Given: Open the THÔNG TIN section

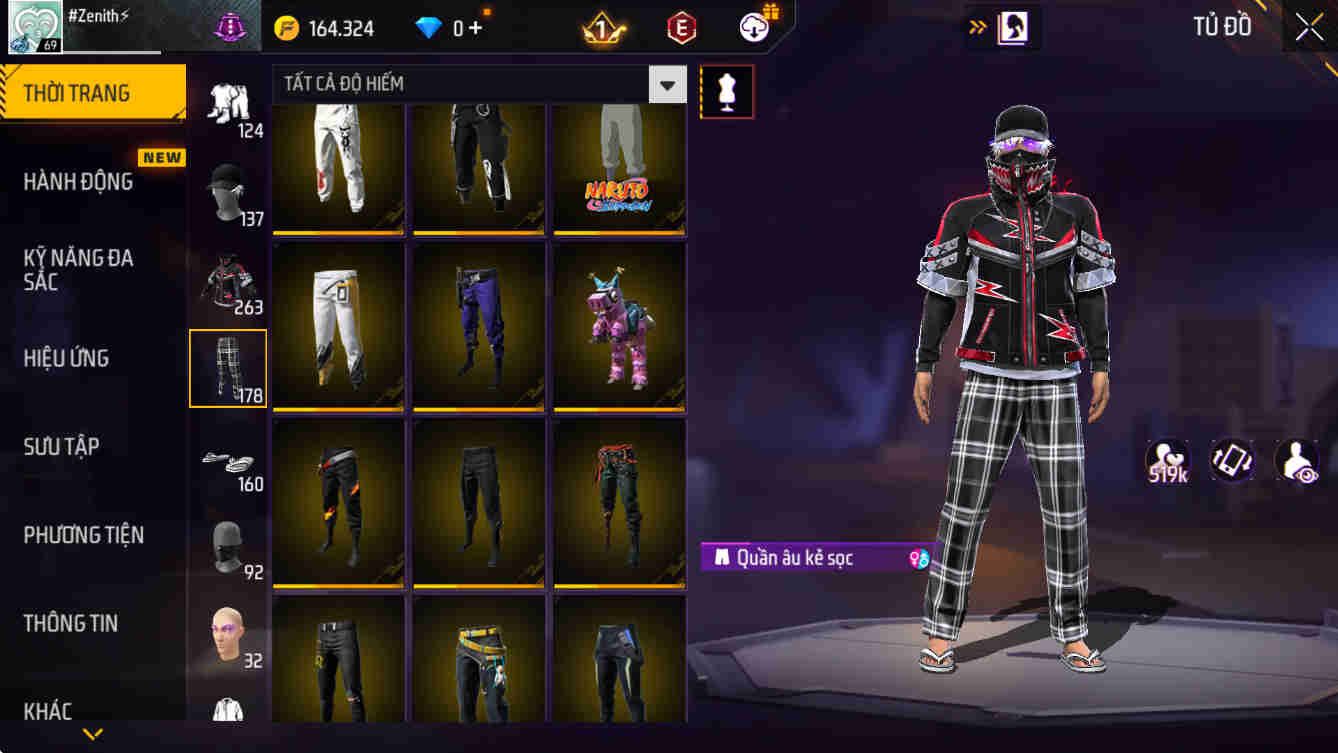Looking at the screenshot, I should coord(71,623).
